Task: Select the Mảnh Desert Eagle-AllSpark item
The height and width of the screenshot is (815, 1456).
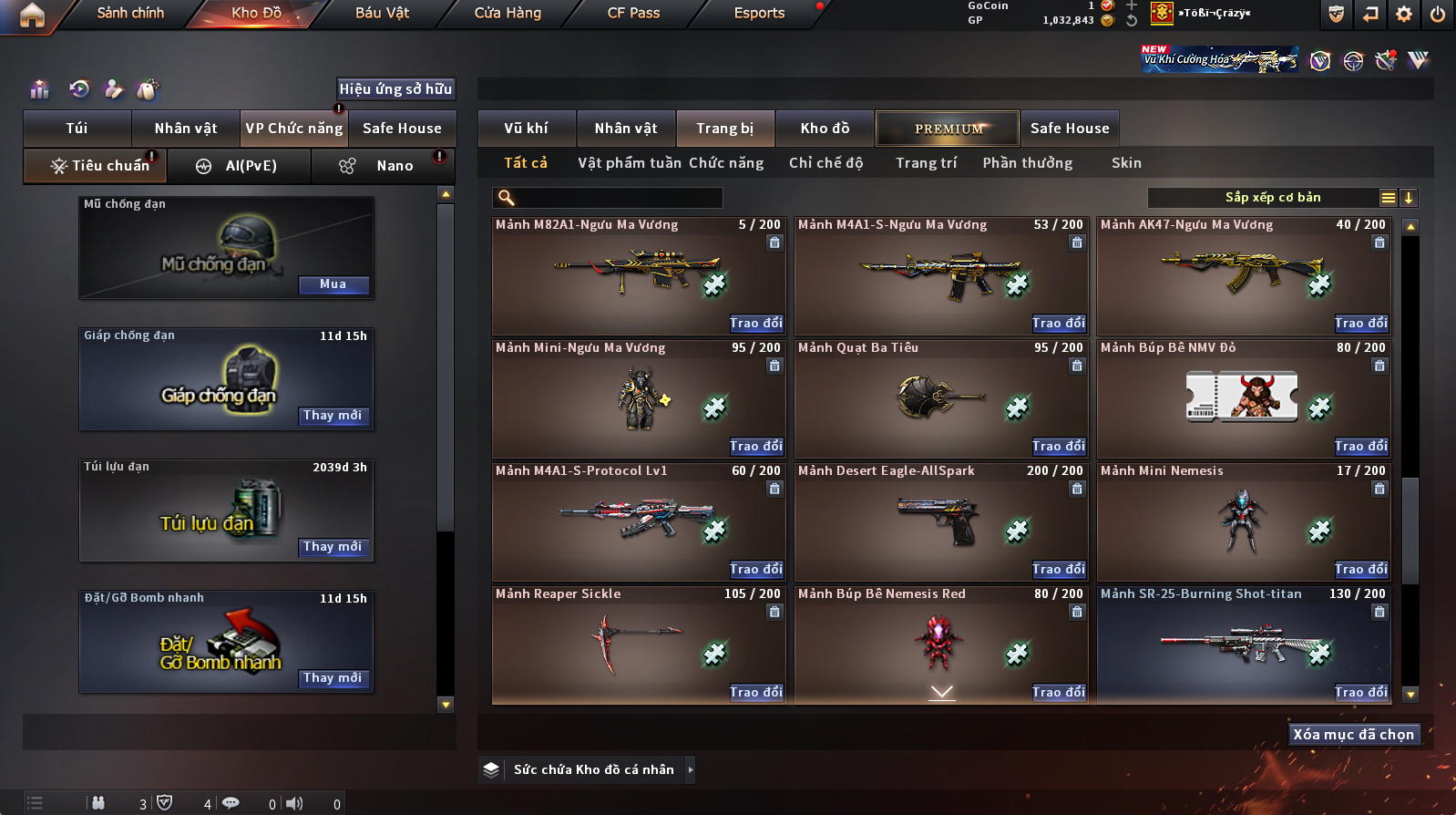Action: (x=940, y=521)
